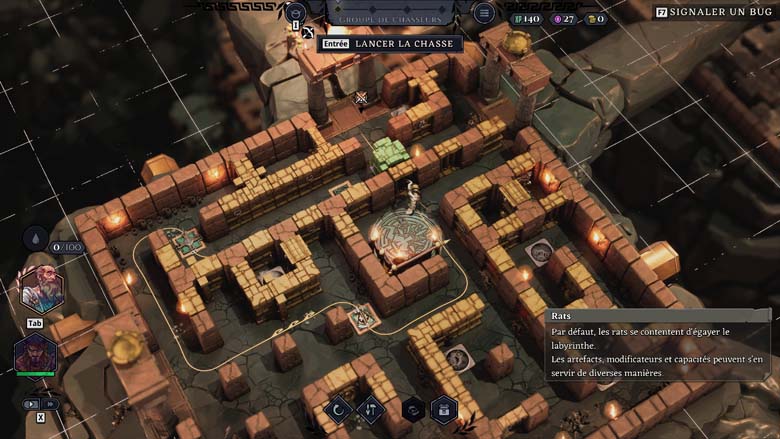Viewport: 780px width, 439px height.
Task: Open the hamburger menu icon
Action: (484, 13)
